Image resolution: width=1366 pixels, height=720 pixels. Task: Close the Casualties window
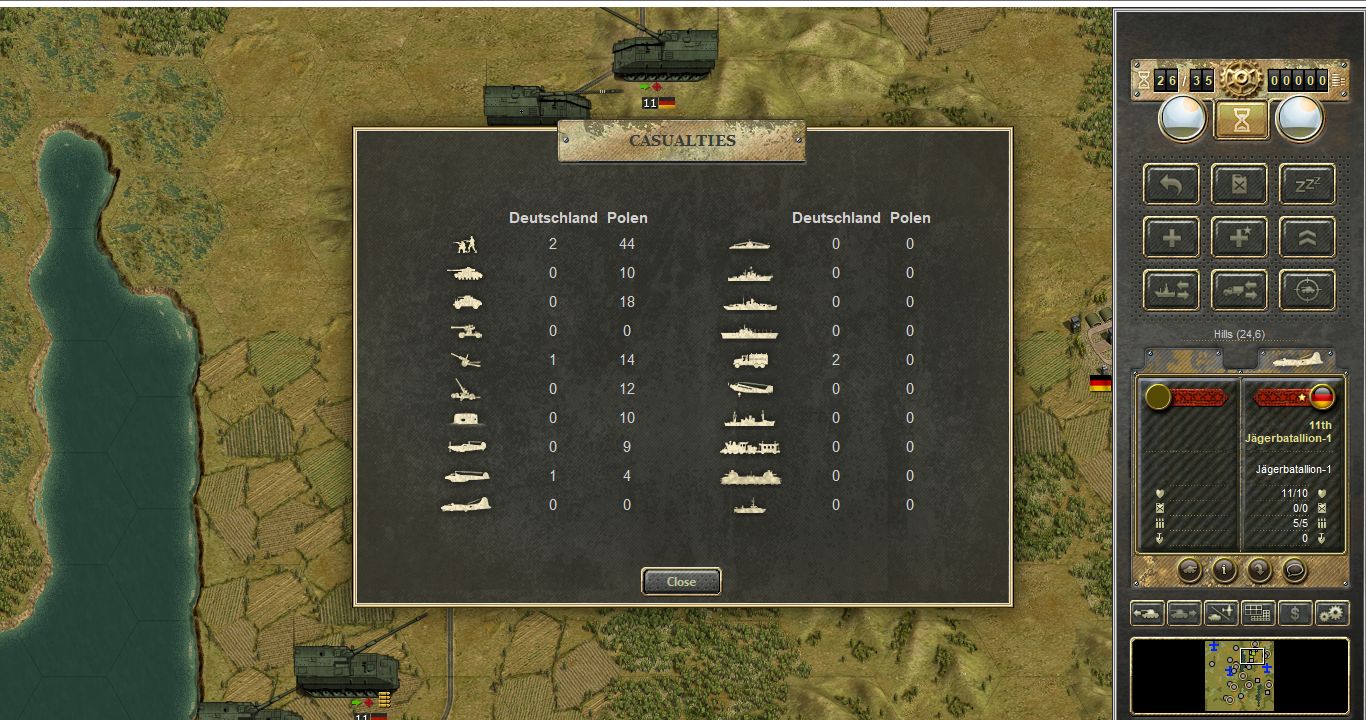(x=681, y=581)
